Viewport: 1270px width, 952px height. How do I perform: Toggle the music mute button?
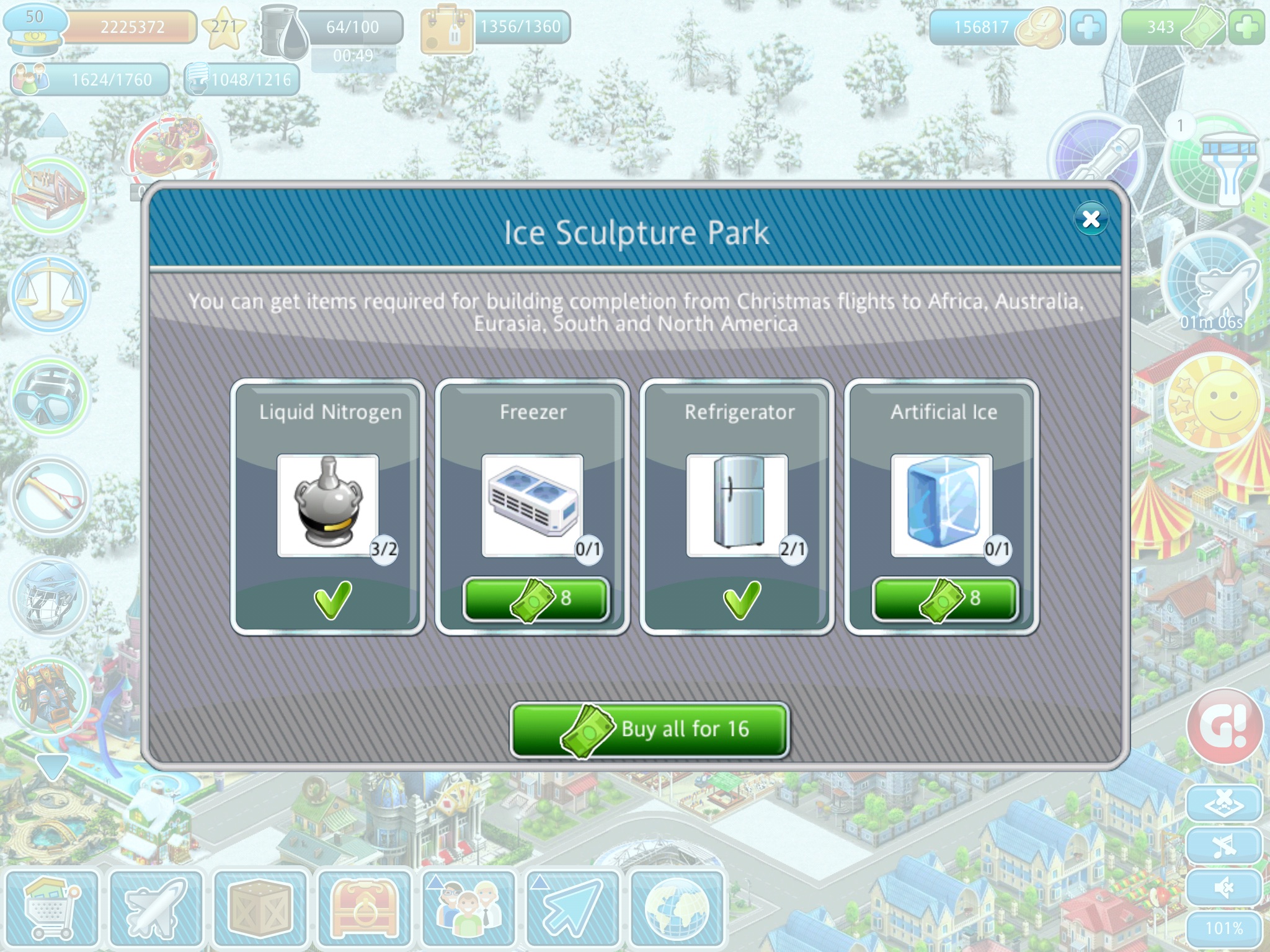click(1223, 845)
